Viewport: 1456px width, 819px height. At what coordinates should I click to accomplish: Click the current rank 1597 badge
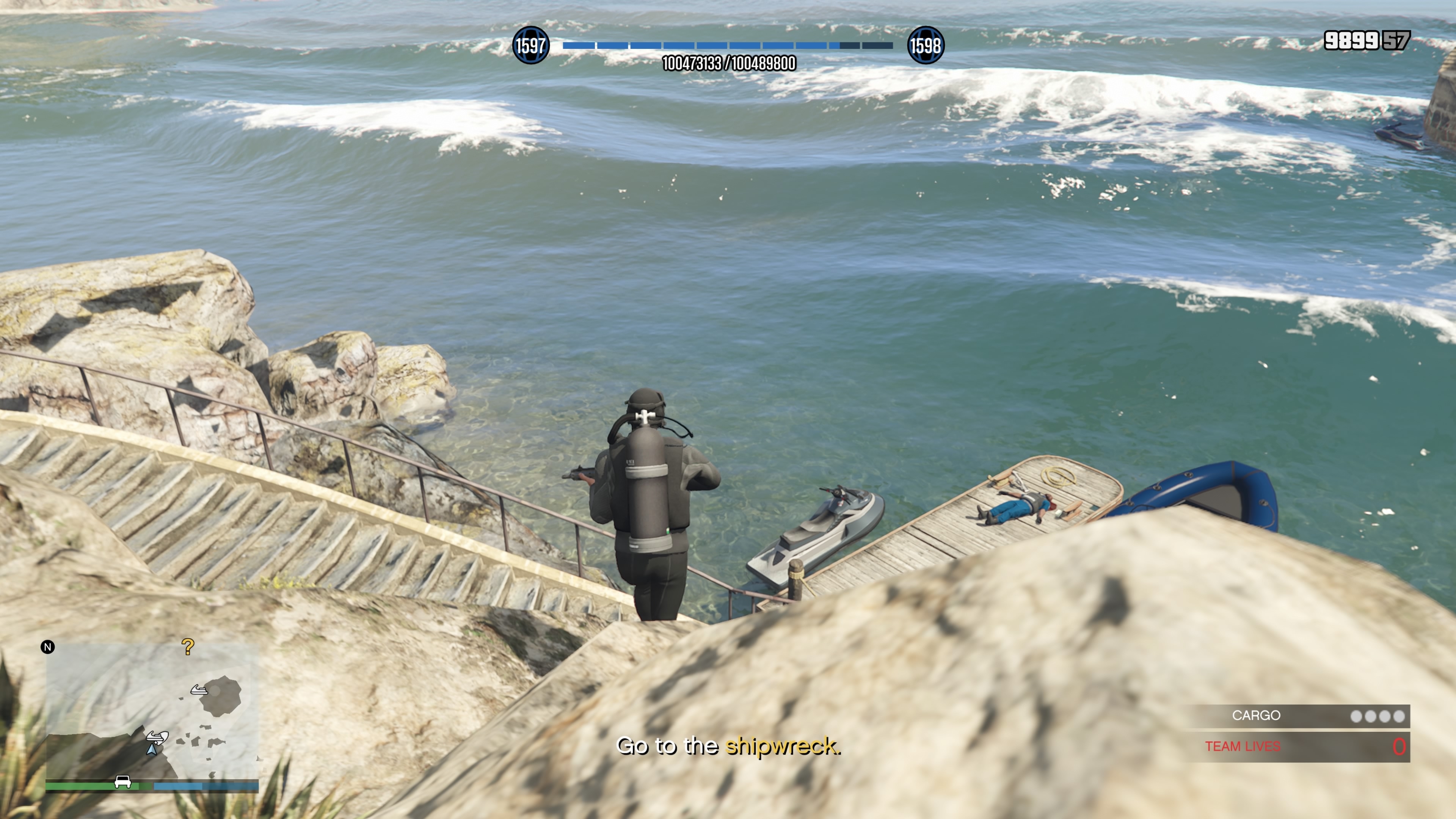530,45
